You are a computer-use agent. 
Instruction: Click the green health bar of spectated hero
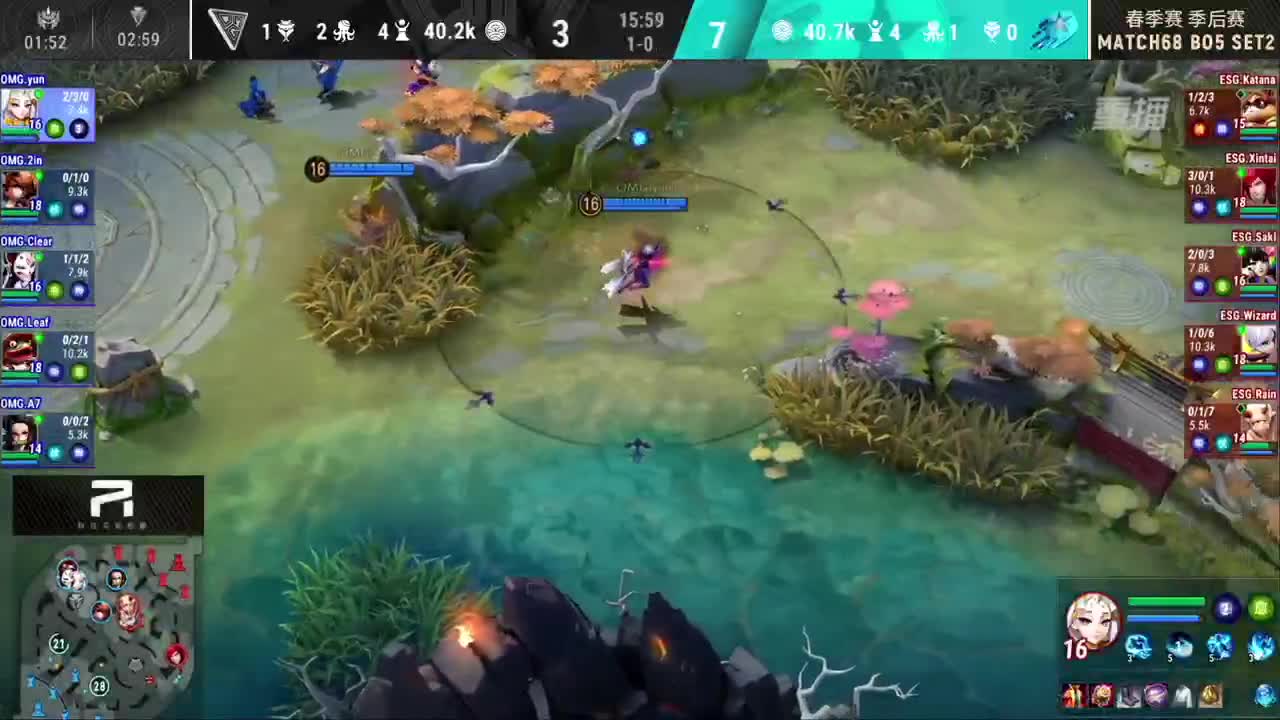click(x=1165, y=600)
